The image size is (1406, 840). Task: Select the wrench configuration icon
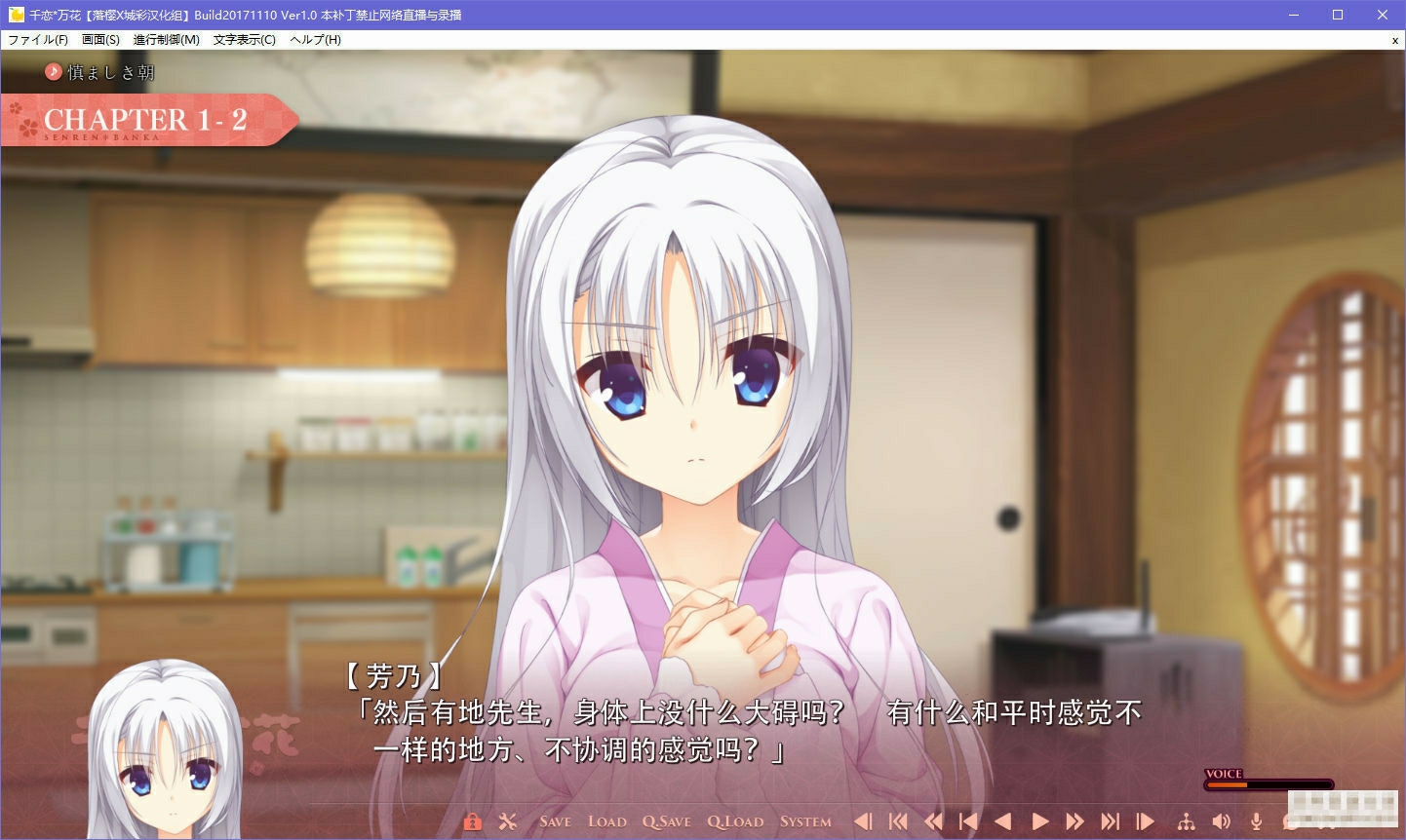point(507,821)
